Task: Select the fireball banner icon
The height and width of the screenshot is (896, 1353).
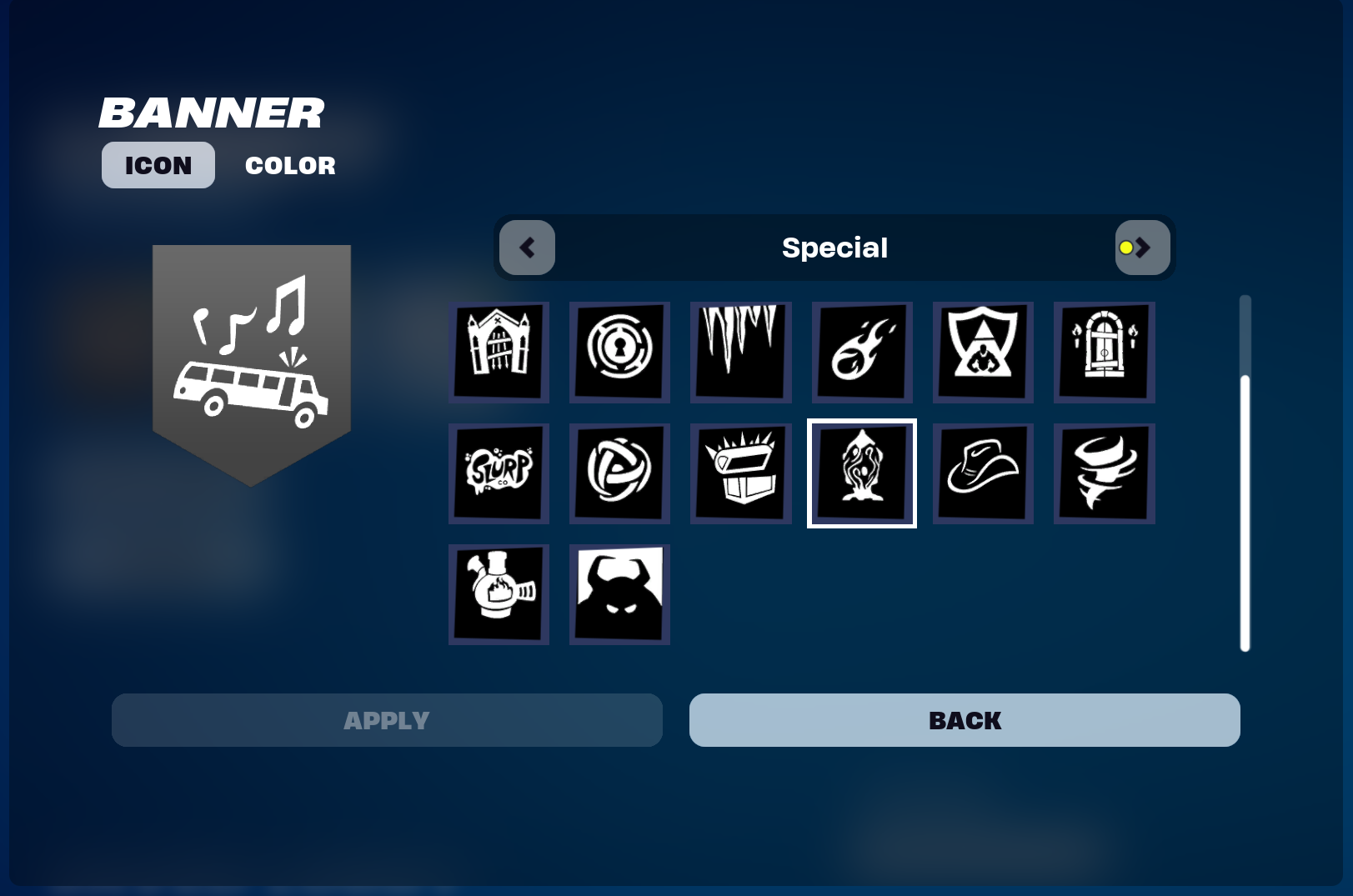Action: (x=861, y=352)
